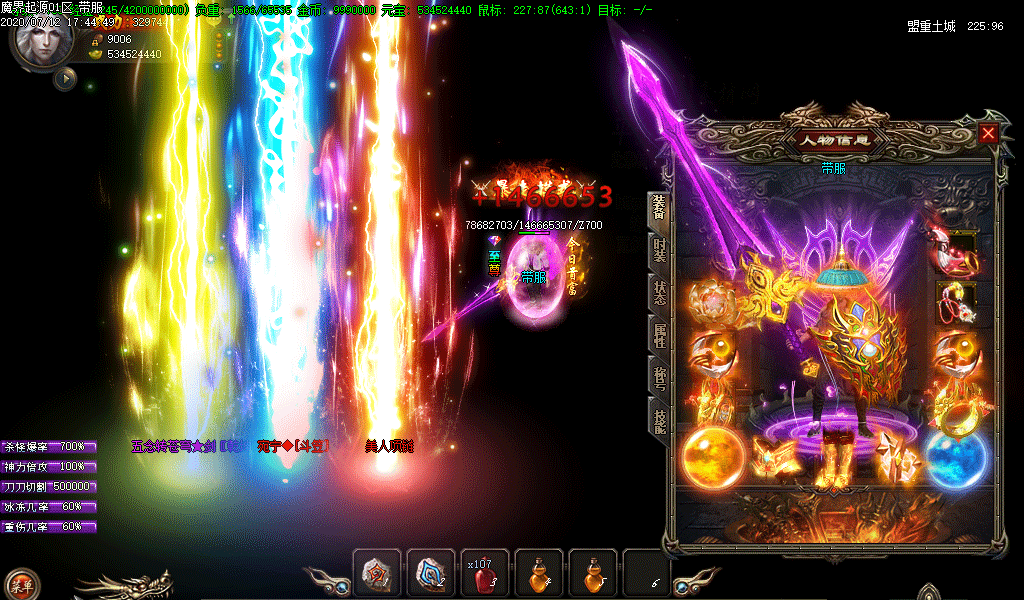Use the red potion stack x107
Screen dimensions: 1024x600
click(x=485, y=574)
